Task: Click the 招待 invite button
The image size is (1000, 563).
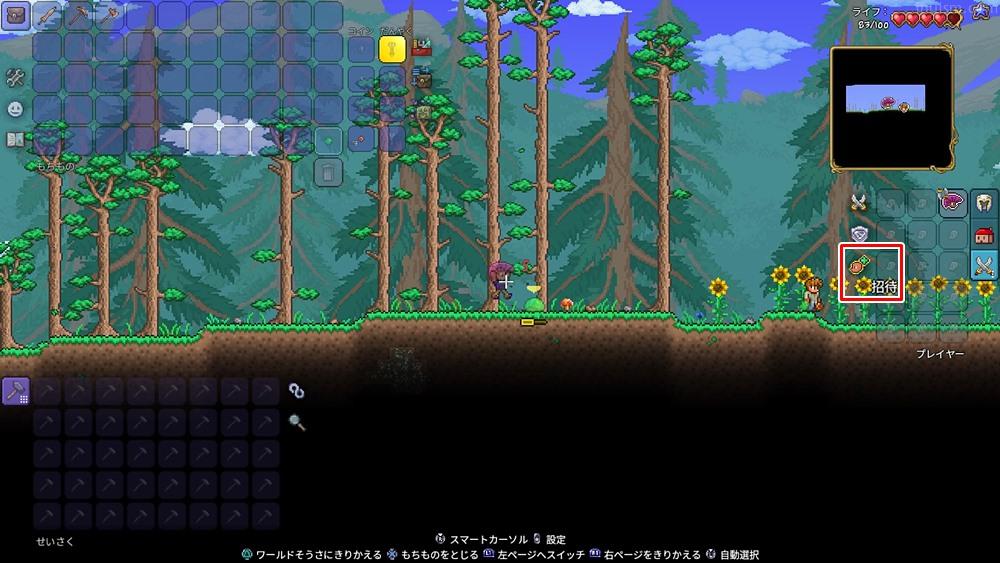Action: pos(873,273)
